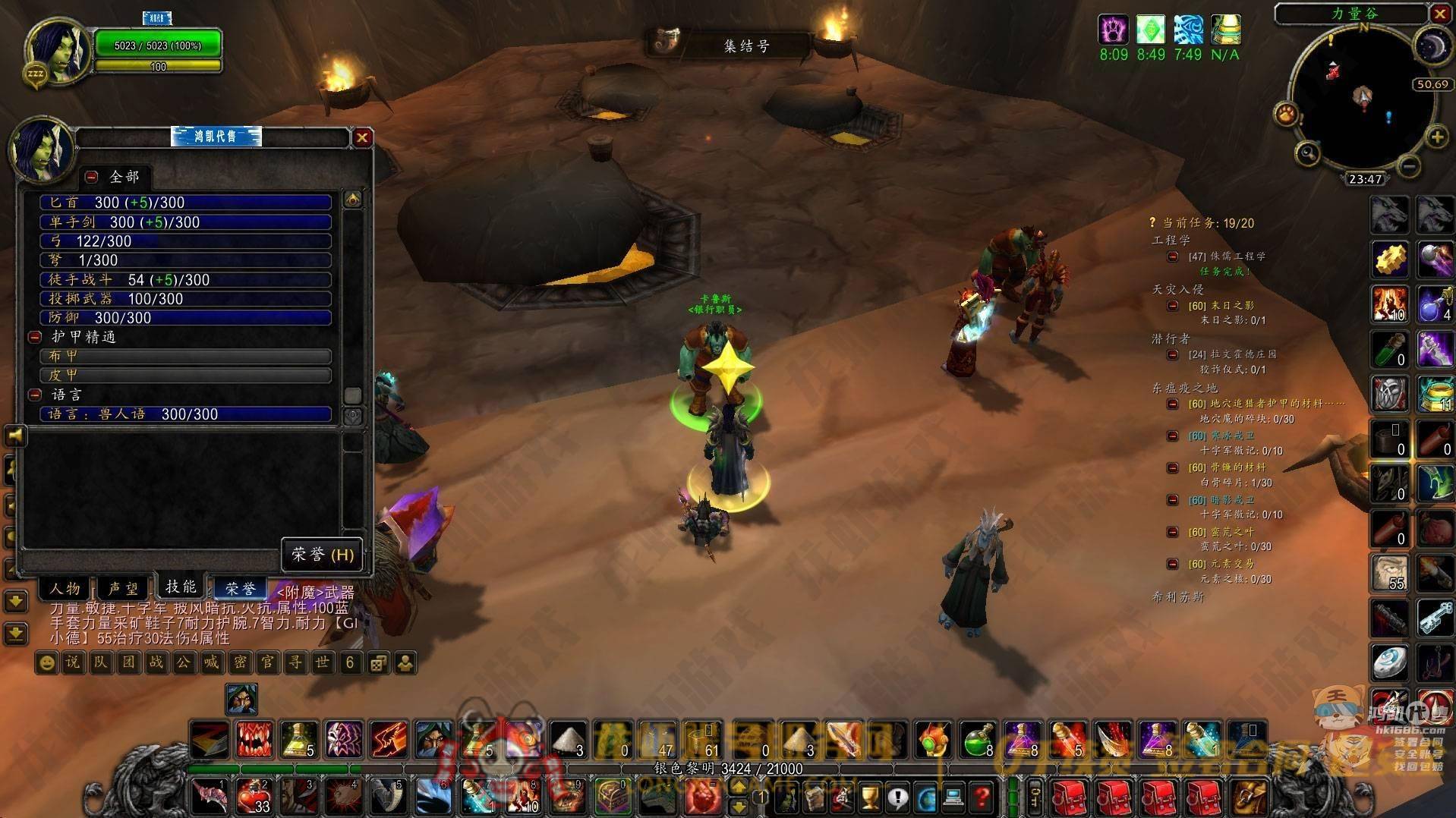1456x818 pixels.
Task: Toggle the minimap tracking paw icon
Action: click(x=1286, y=115)
